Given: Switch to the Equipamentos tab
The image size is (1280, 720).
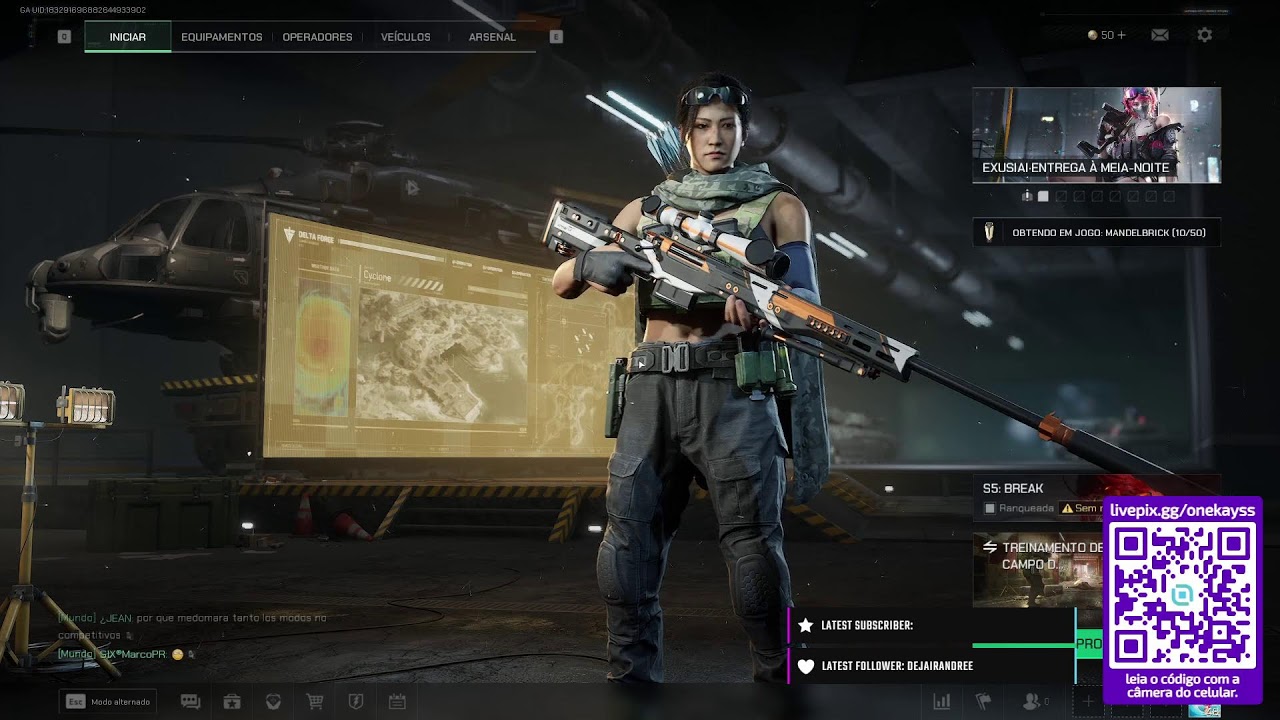Looking at the screenshot, I should pos(221,37).
